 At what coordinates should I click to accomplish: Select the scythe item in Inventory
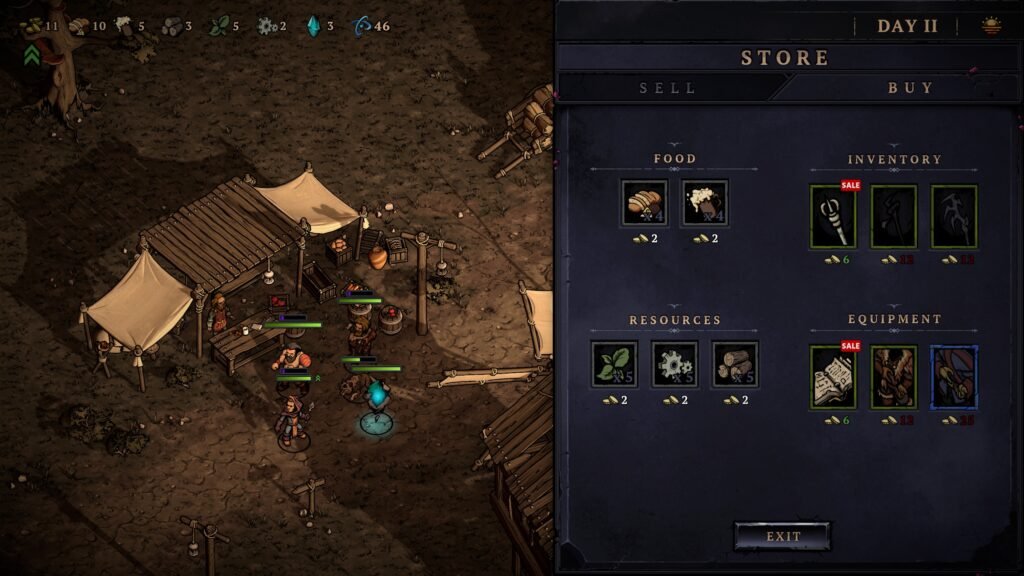click(954, 216)
